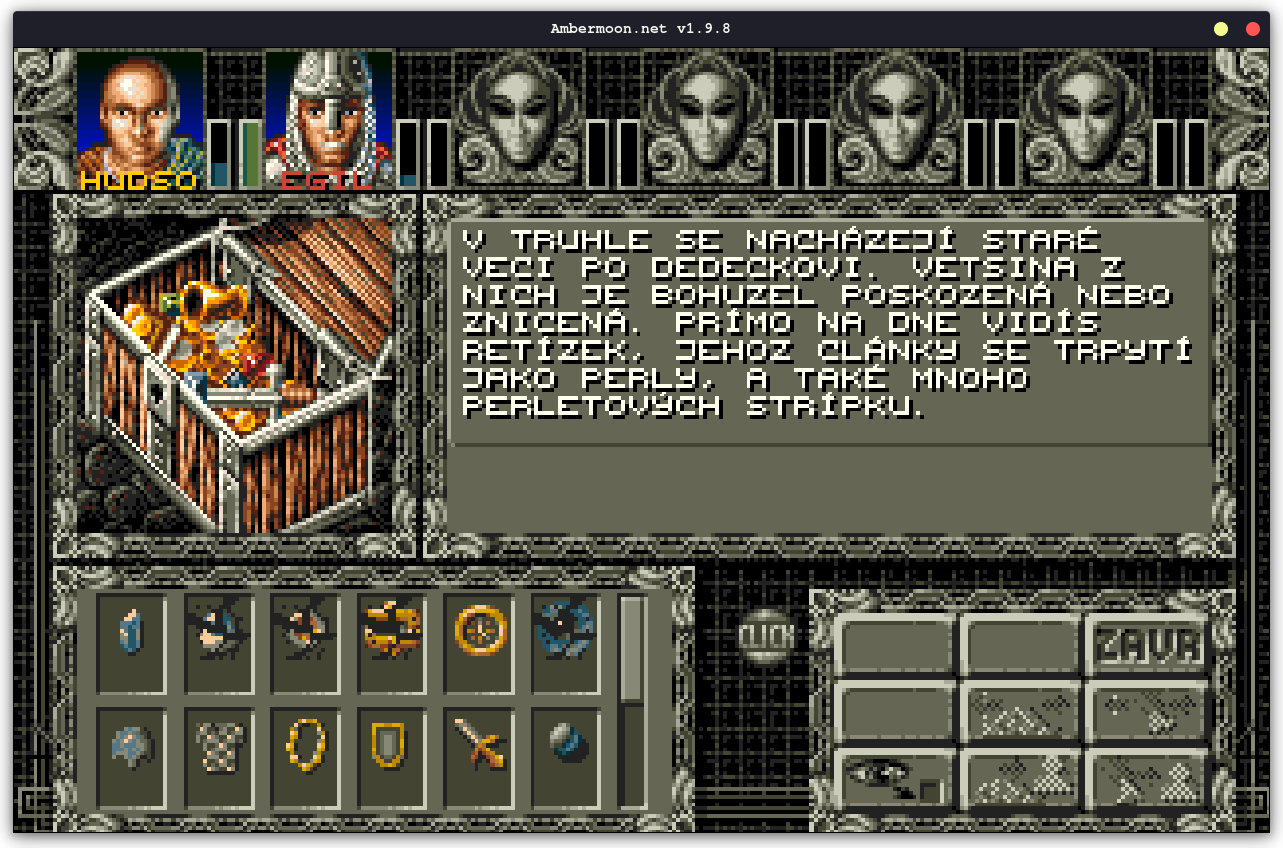The image size is (1283, 848).
Task: Pick up the blue crystal shard
Action: coord(132,632)
